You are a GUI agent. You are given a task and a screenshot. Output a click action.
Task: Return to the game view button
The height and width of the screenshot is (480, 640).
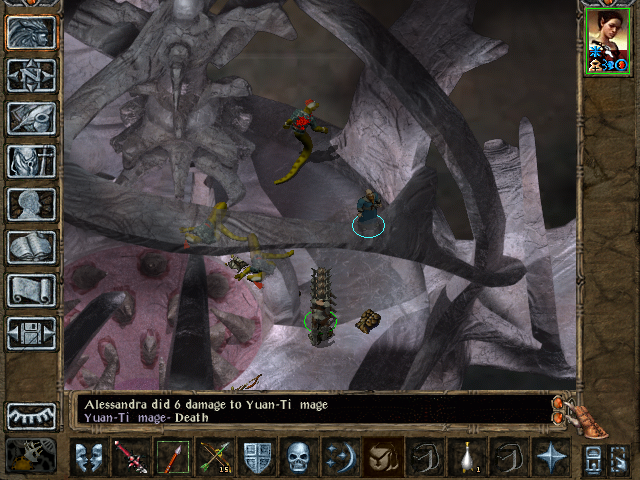(31, 32)
